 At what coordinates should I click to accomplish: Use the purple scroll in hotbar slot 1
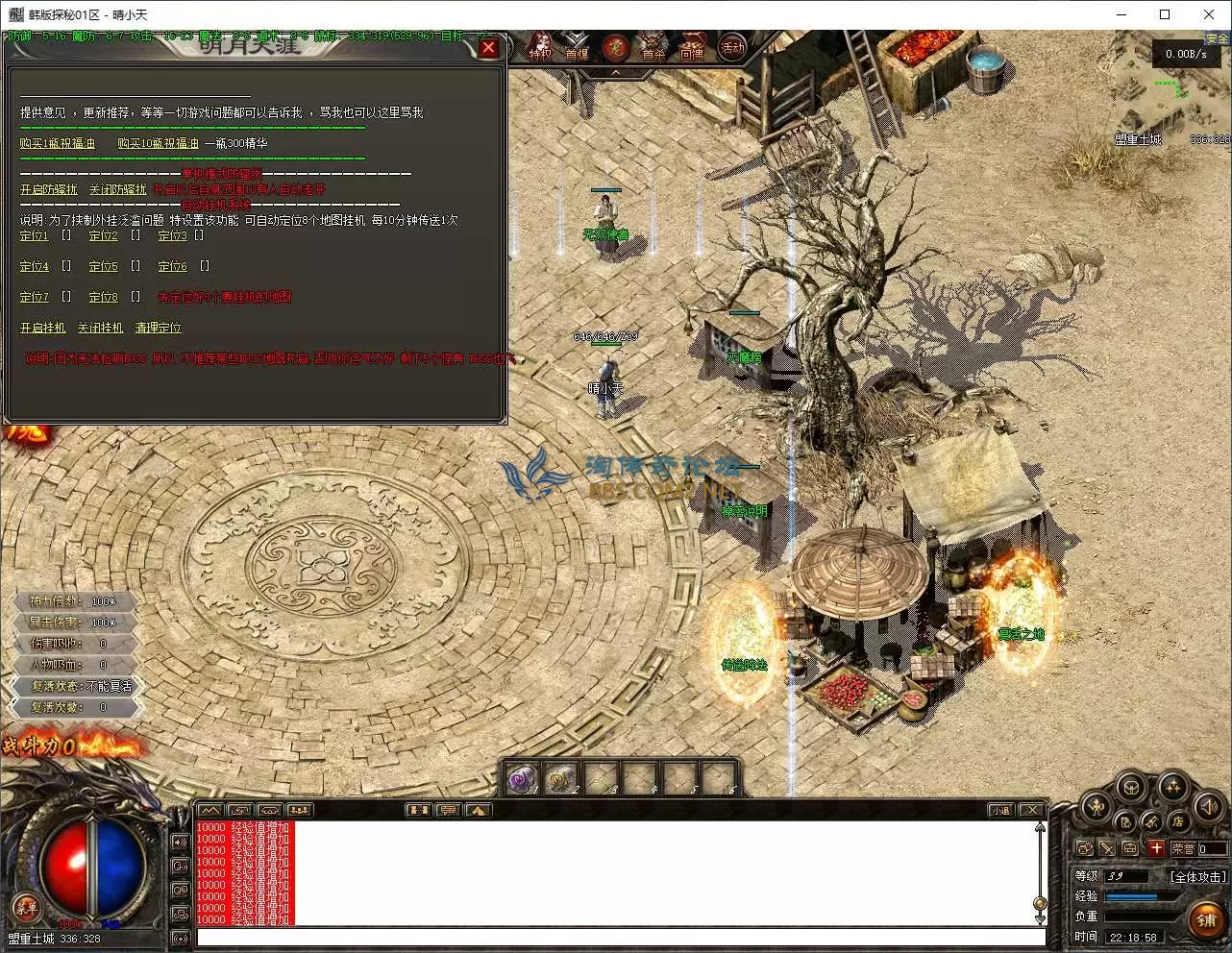[523, 778]
